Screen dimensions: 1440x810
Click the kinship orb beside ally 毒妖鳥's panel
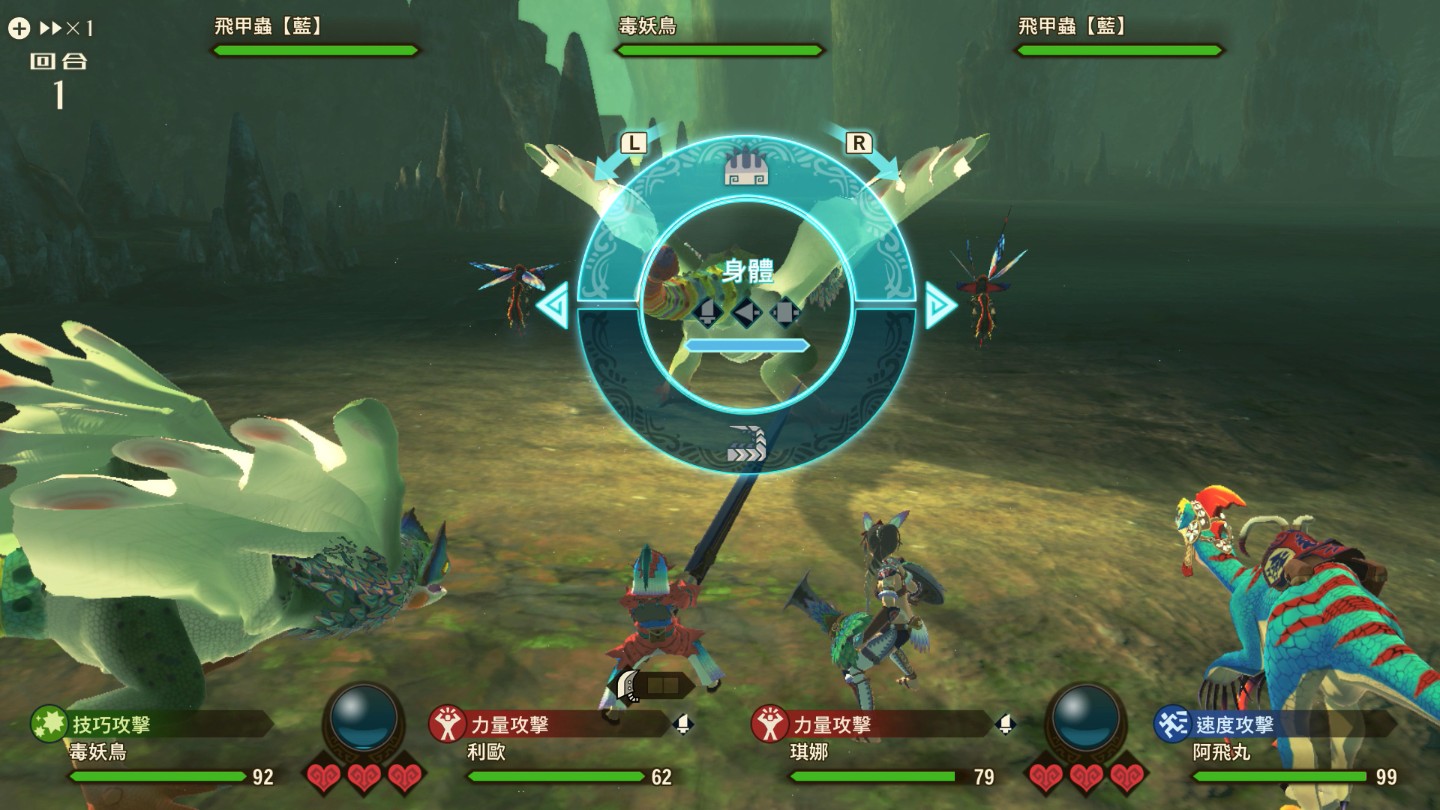pos(364,719)
